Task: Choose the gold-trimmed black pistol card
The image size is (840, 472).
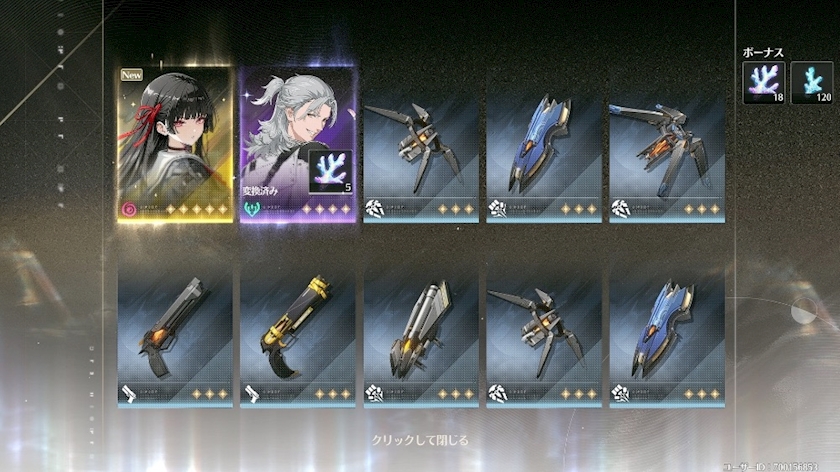Action: pyautogui.click(x=297, y=332)
